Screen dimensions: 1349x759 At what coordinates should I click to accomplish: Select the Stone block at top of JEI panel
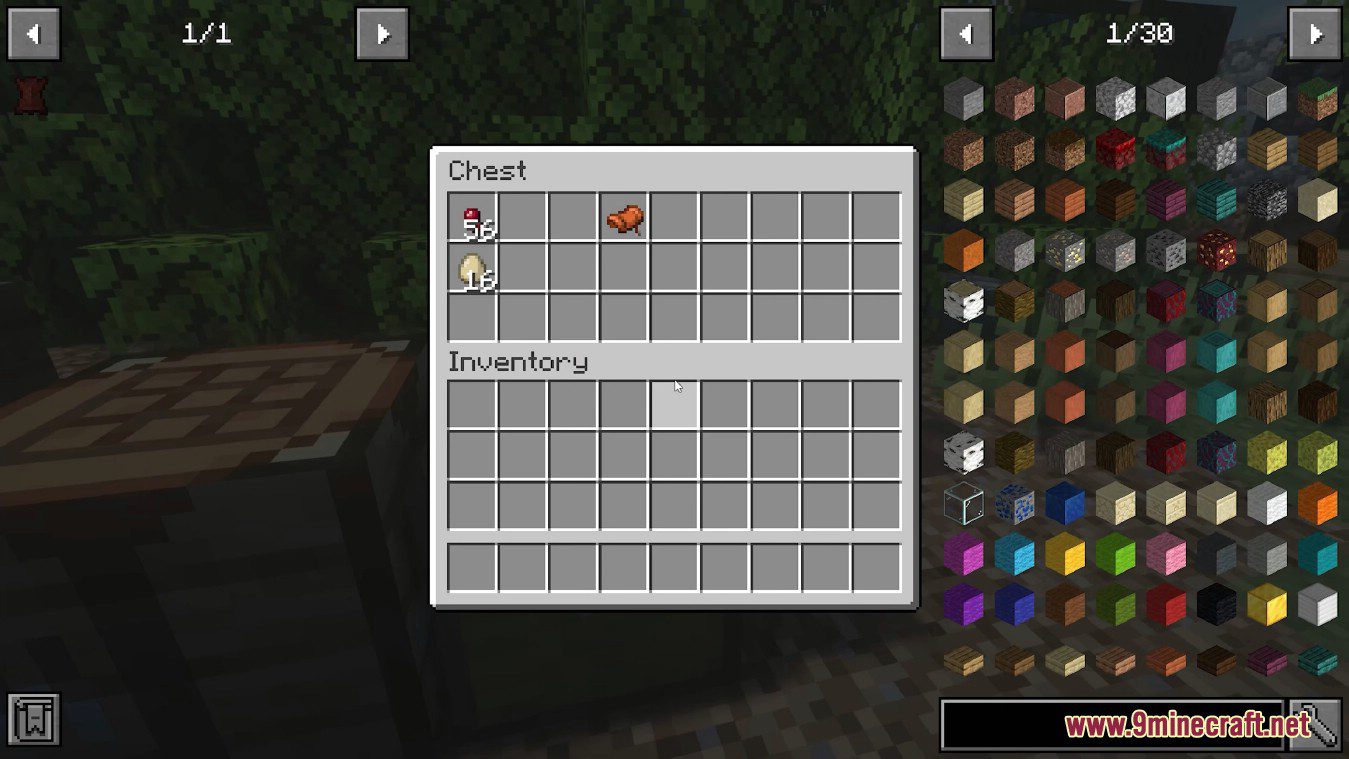pyautogui.click(x=965, y=100)
